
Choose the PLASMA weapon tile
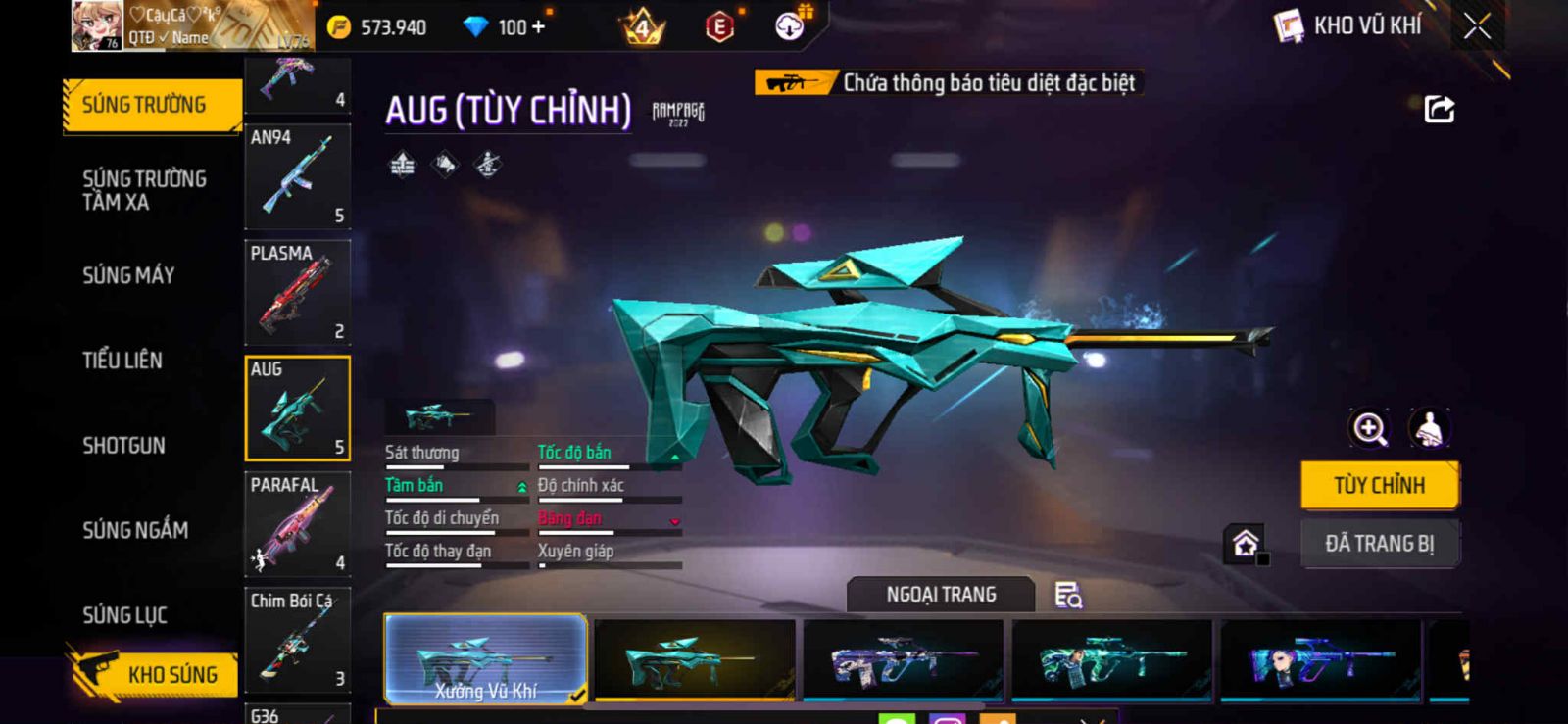297,292
